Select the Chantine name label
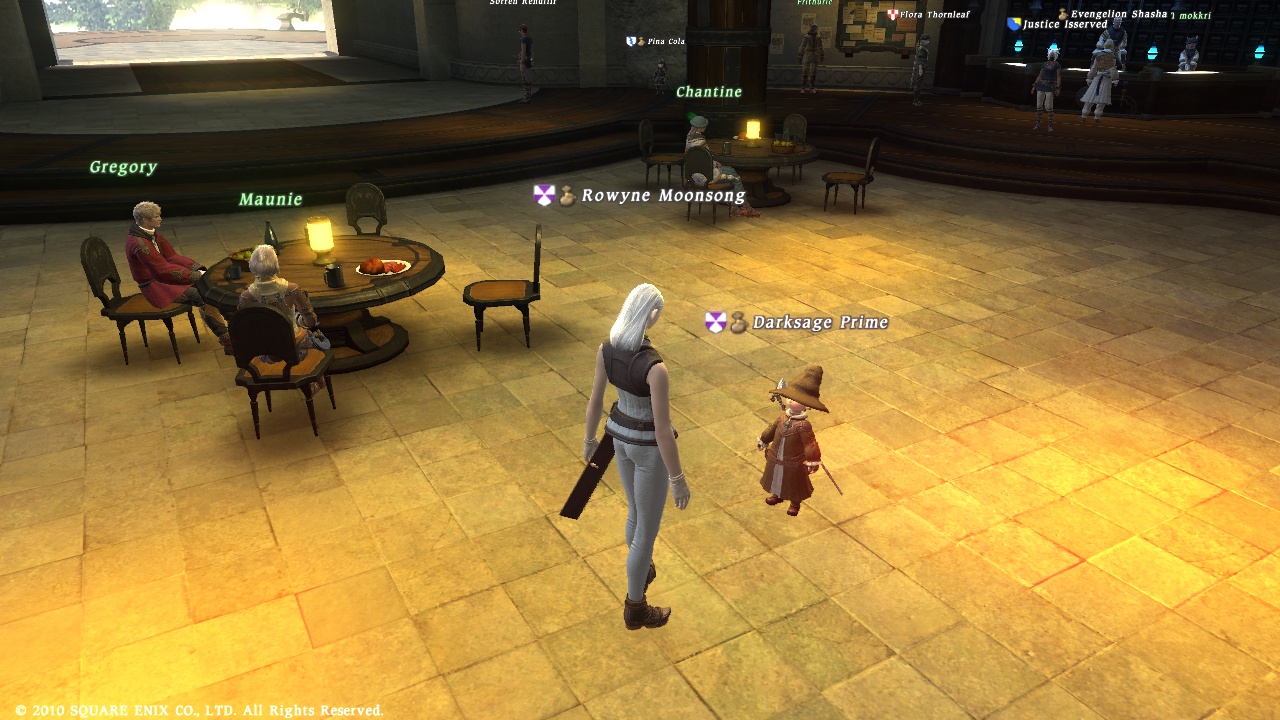The image size is (1280, 720). coord(709,92)
